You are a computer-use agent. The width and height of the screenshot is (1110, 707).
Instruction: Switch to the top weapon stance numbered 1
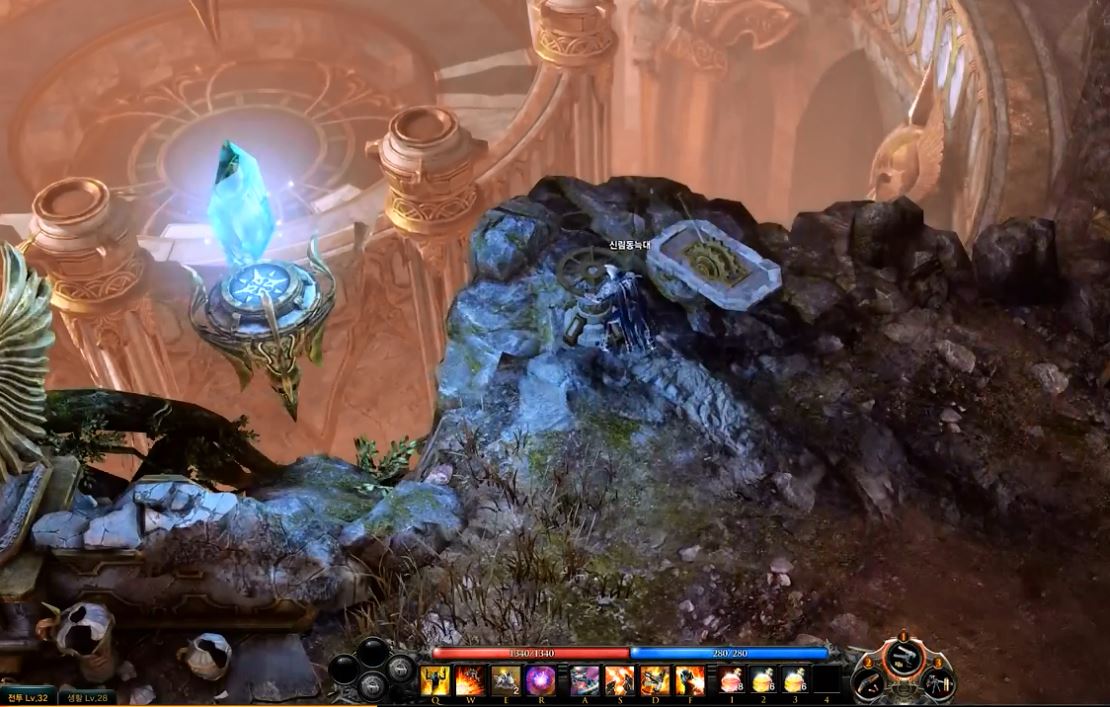click(903, 654)
